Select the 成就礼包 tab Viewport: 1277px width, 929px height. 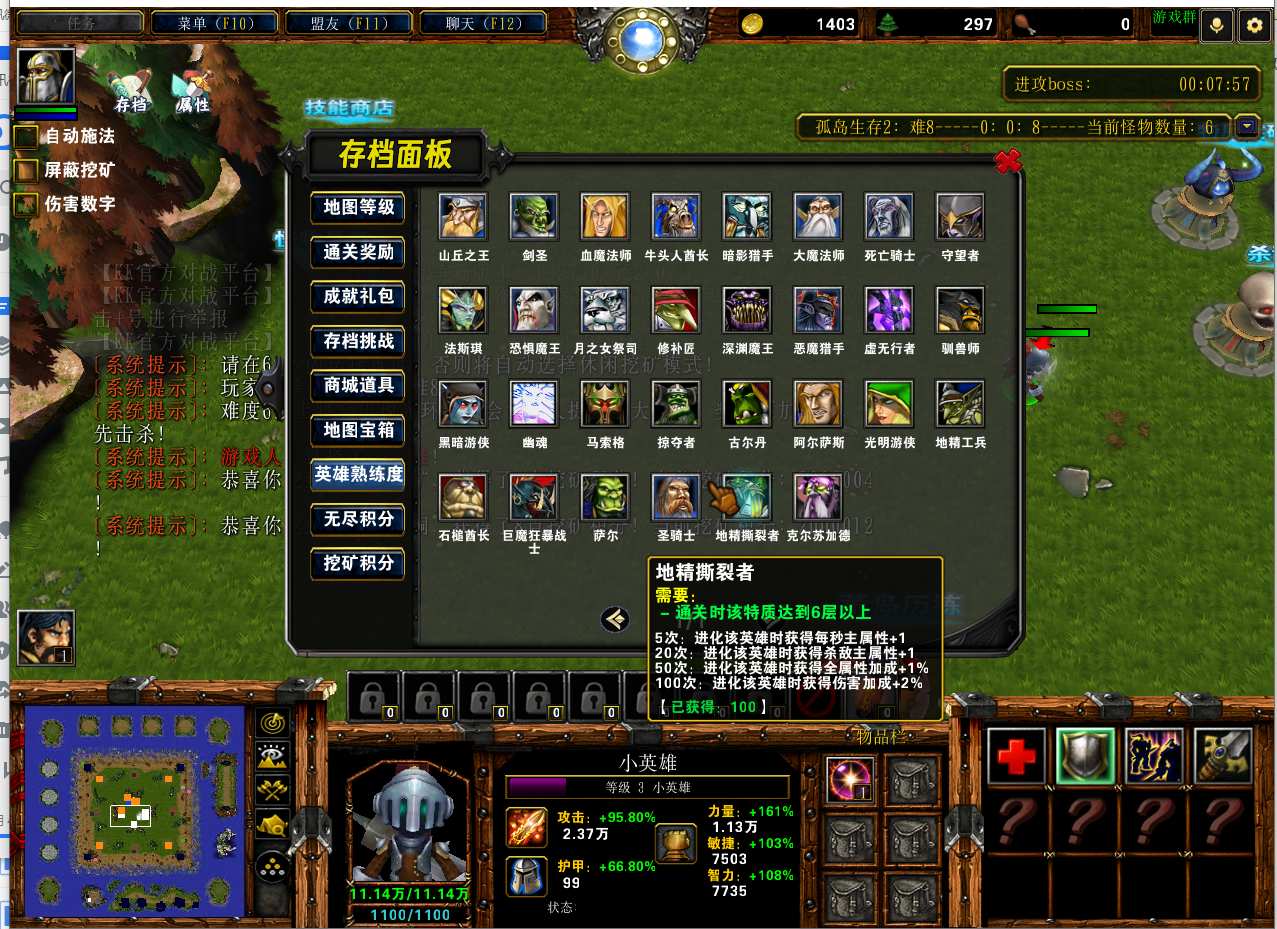358,296
